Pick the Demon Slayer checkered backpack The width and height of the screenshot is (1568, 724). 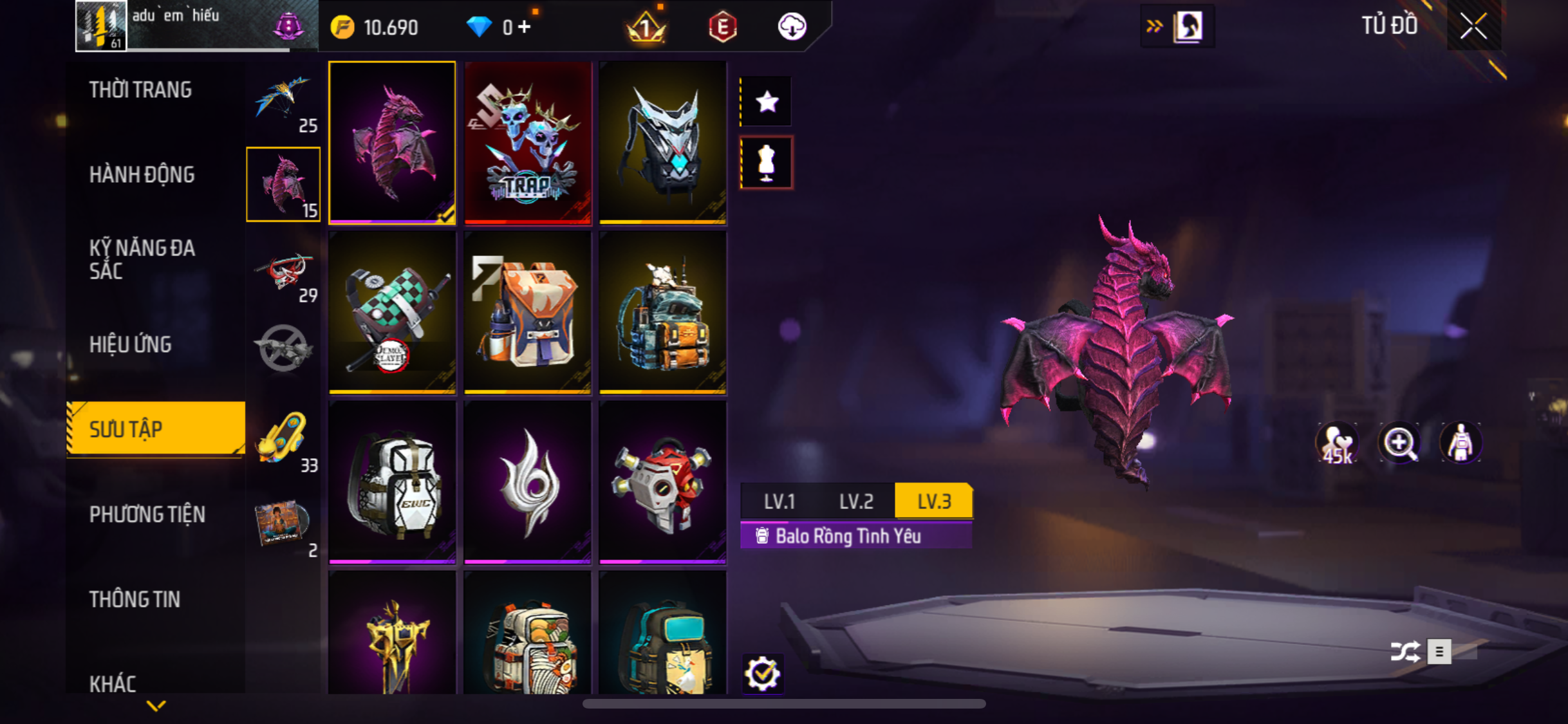coord(392,313)
